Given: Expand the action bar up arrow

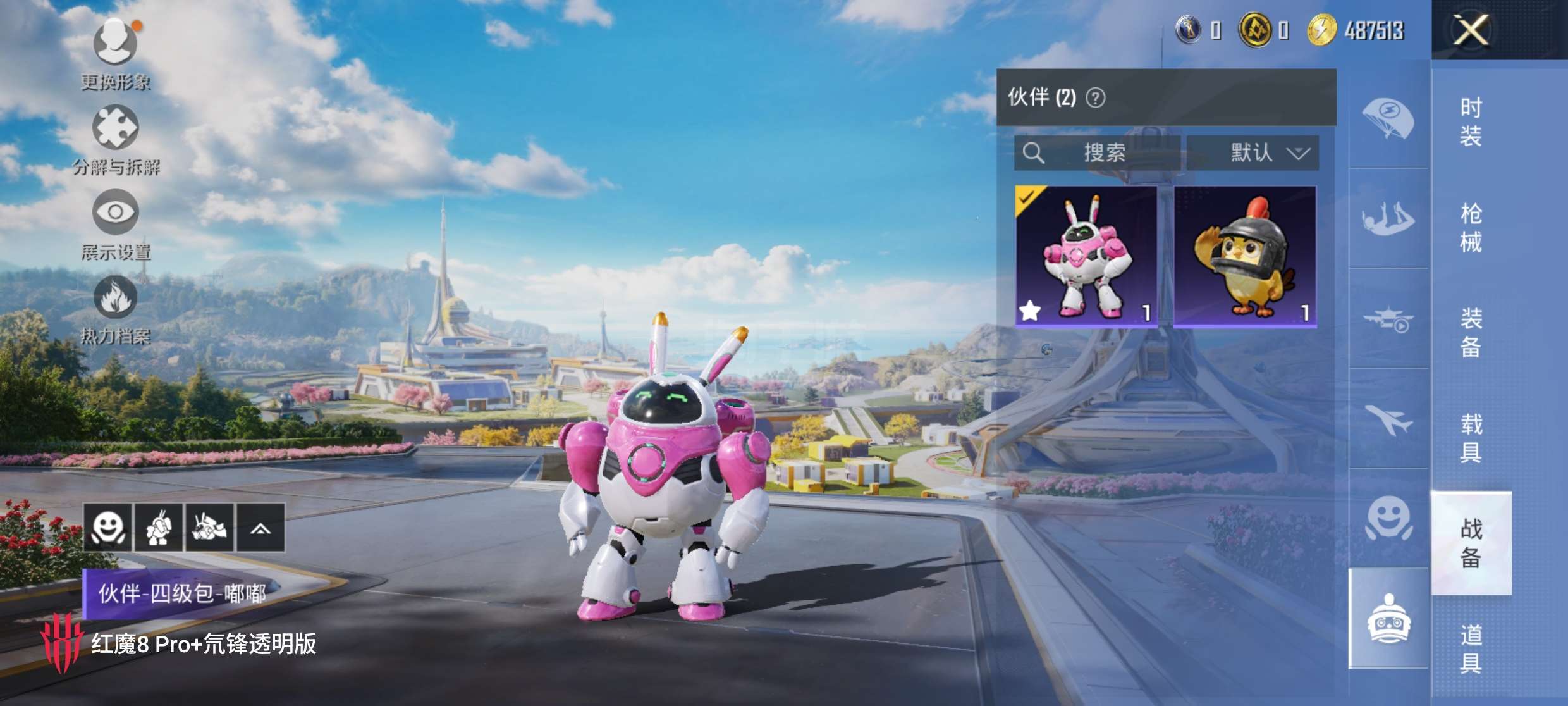Looking at the screenshot, I should tap(260, 528).
